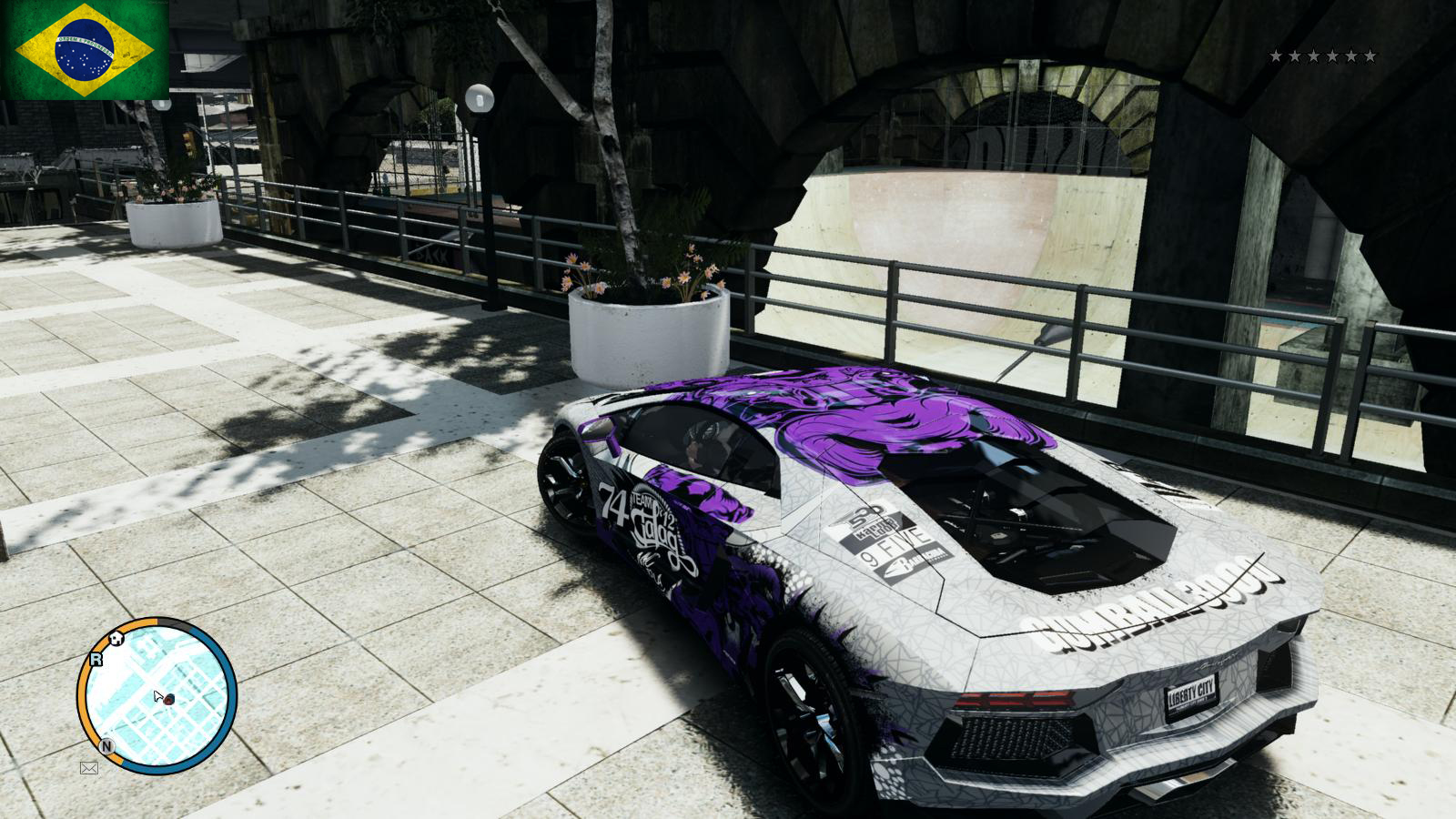1456x819 pixels.
Task: Click the wanted level stars
Action: [1322, 56]
